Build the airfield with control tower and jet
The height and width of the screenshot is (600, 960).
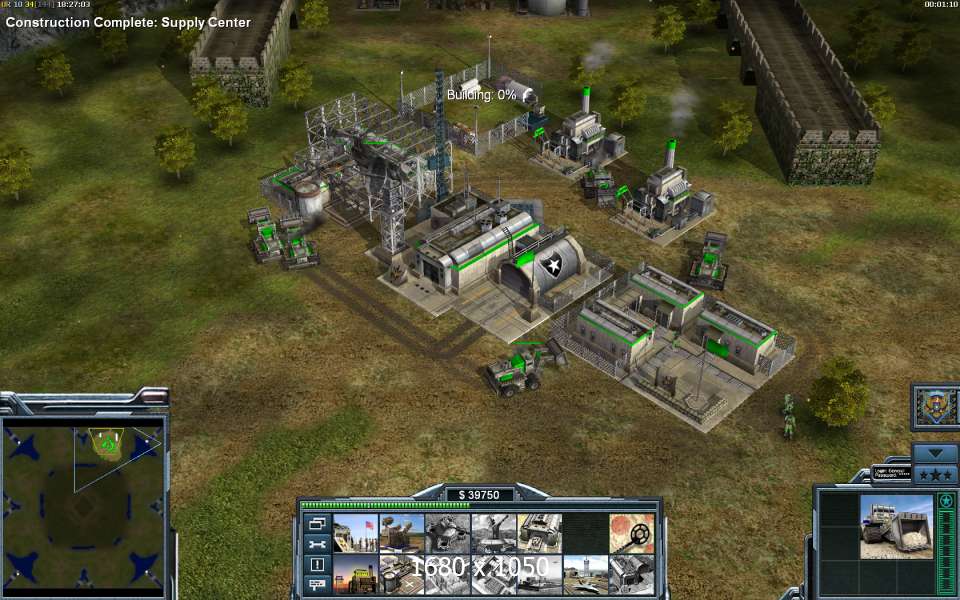coord(586,574)
